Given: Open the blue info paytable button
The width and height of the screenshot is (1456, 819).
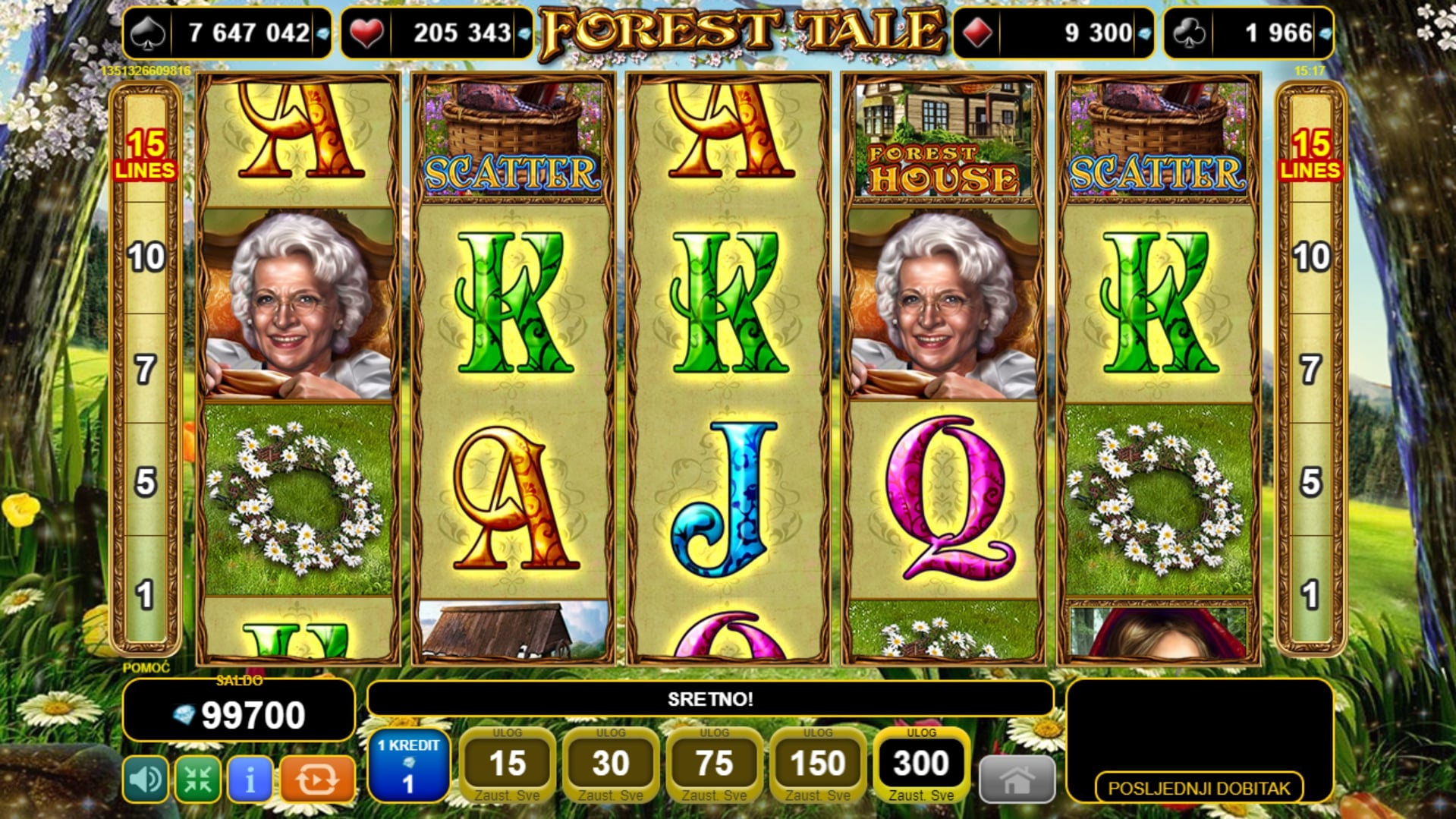Looking at the screenshot, I should [250, 779].
